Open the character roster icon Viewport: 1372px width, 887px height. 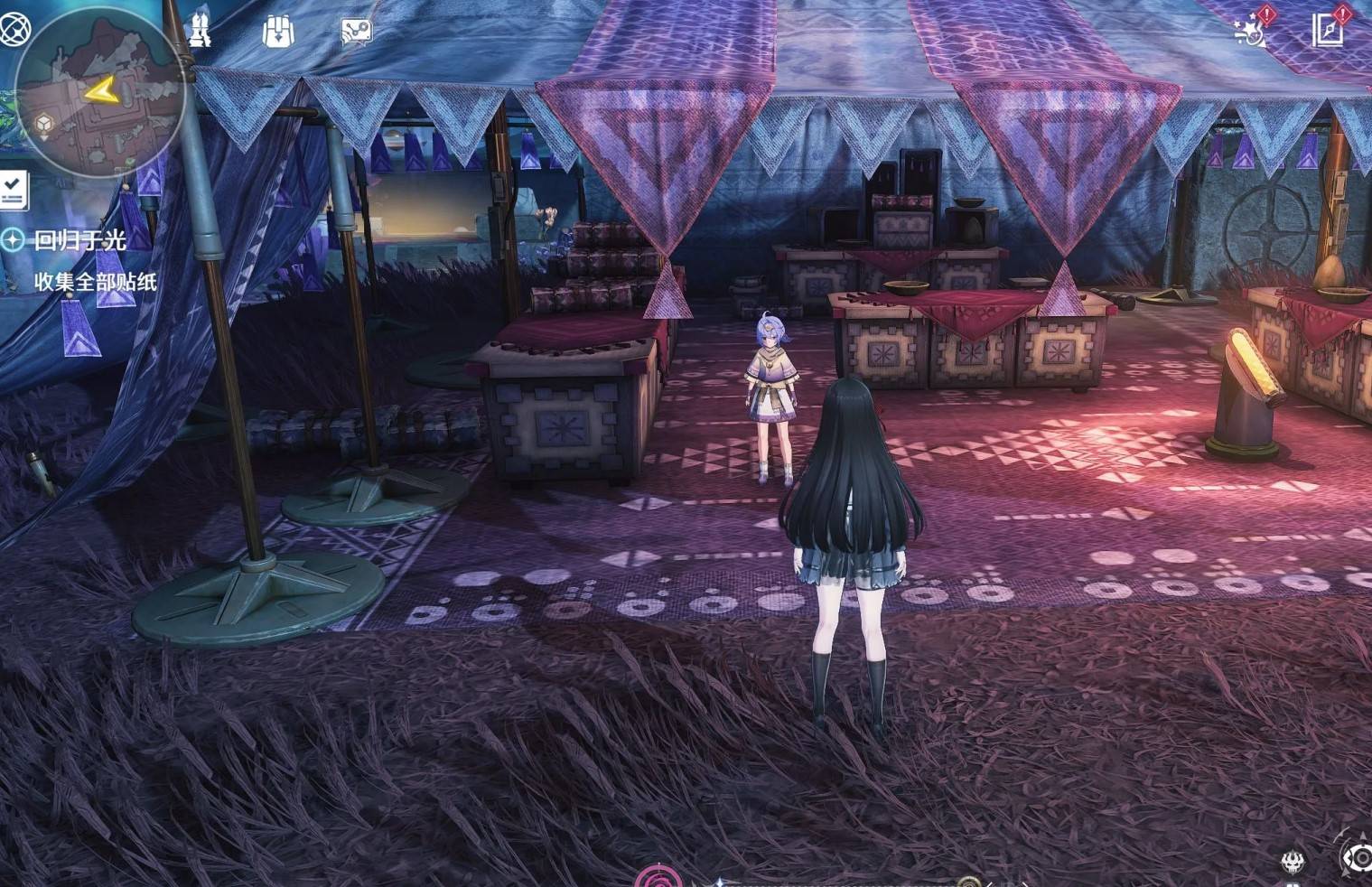201,31
